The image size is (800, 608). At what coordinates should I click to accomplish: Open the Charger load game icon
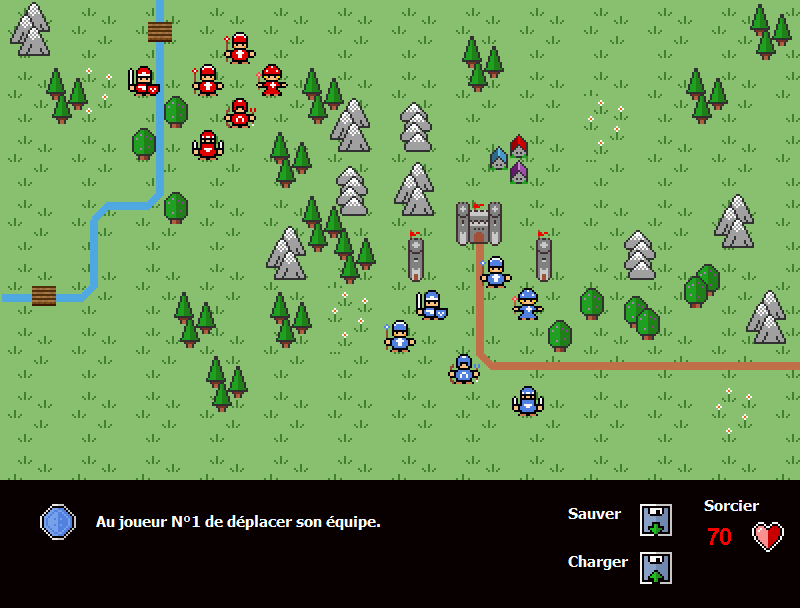pos(655,568)
